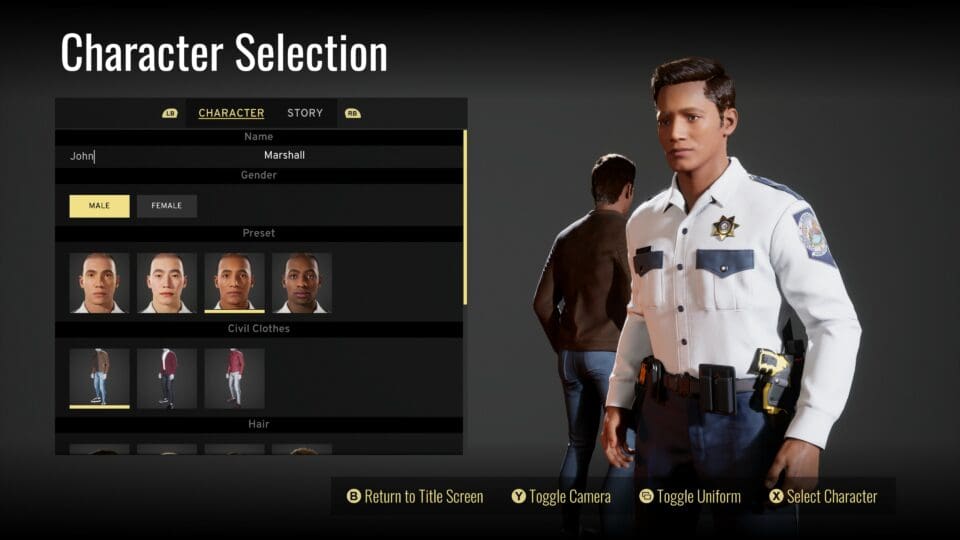Viewport: 960px width, 540px height.
Task: Select the maroon jacket with dark trousers outfit
Action: [167, 377]
